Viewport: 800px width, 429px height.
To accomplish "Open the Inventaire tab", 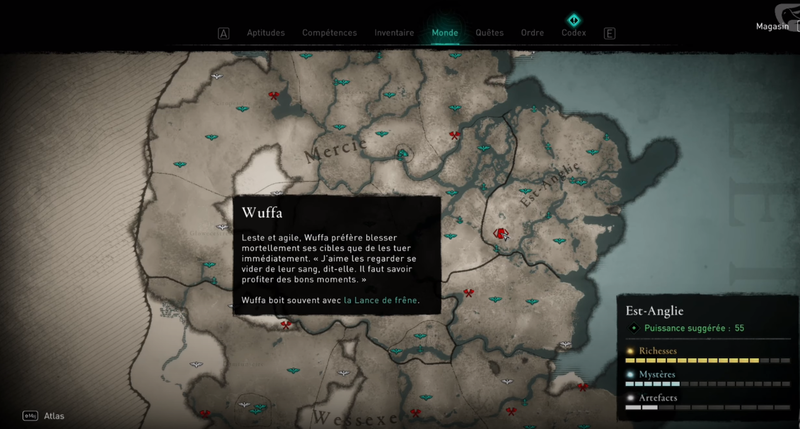I will [394, 33].
